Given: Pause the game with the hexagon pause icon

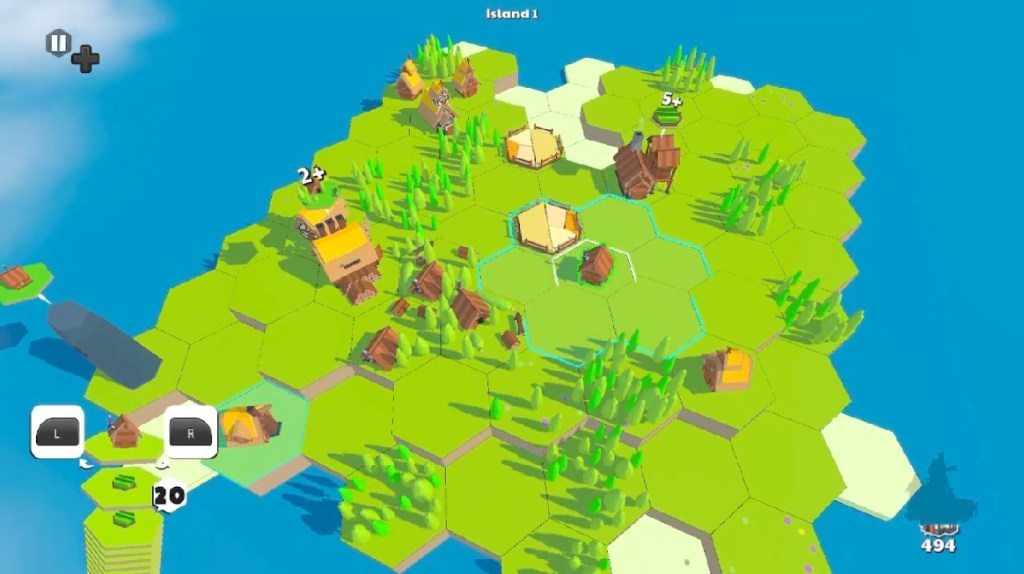Looking at the screenshot, I should click(x=58, y=43).
